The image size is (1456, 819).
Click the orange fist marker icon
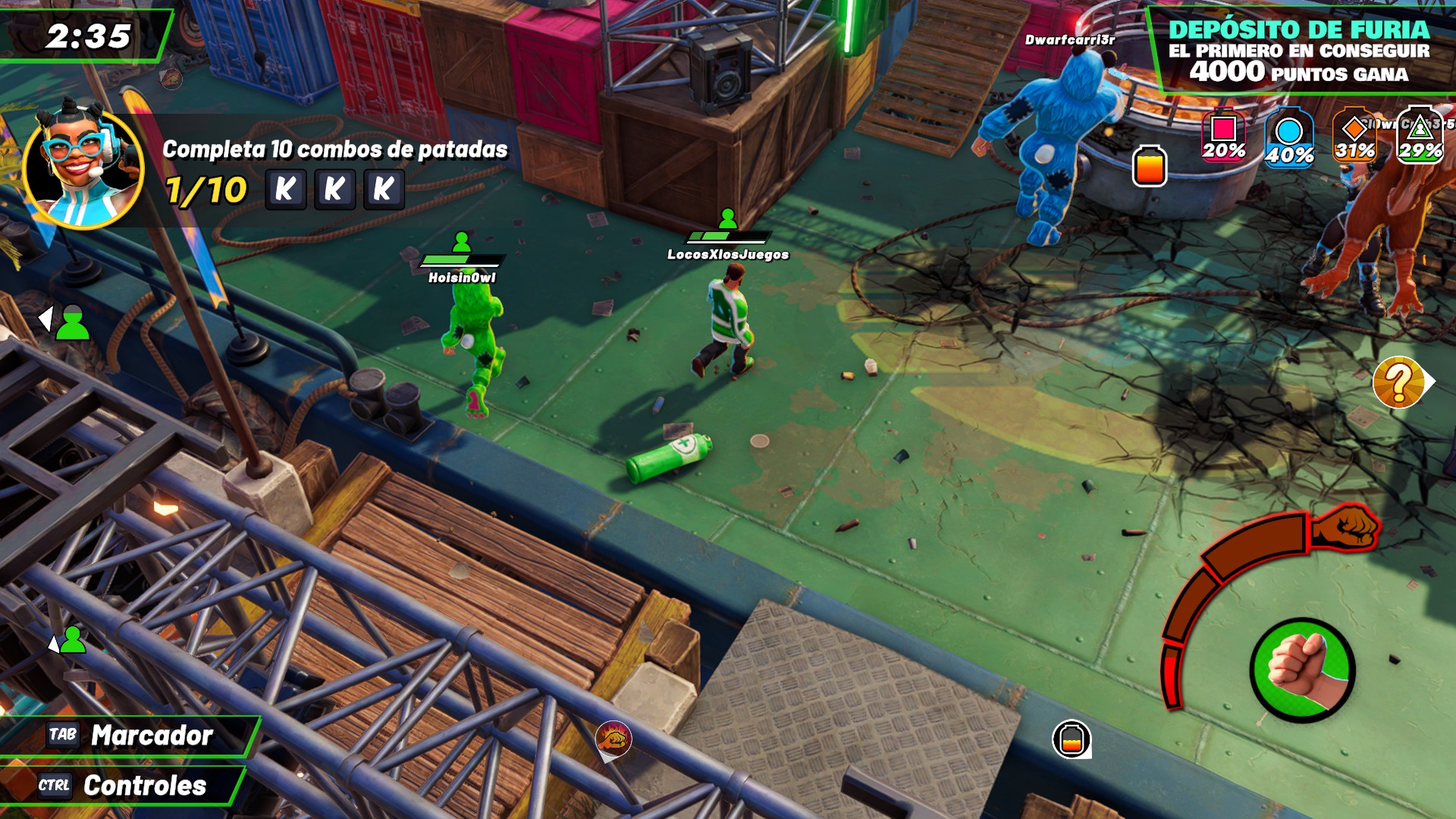[x=613, y=738]
